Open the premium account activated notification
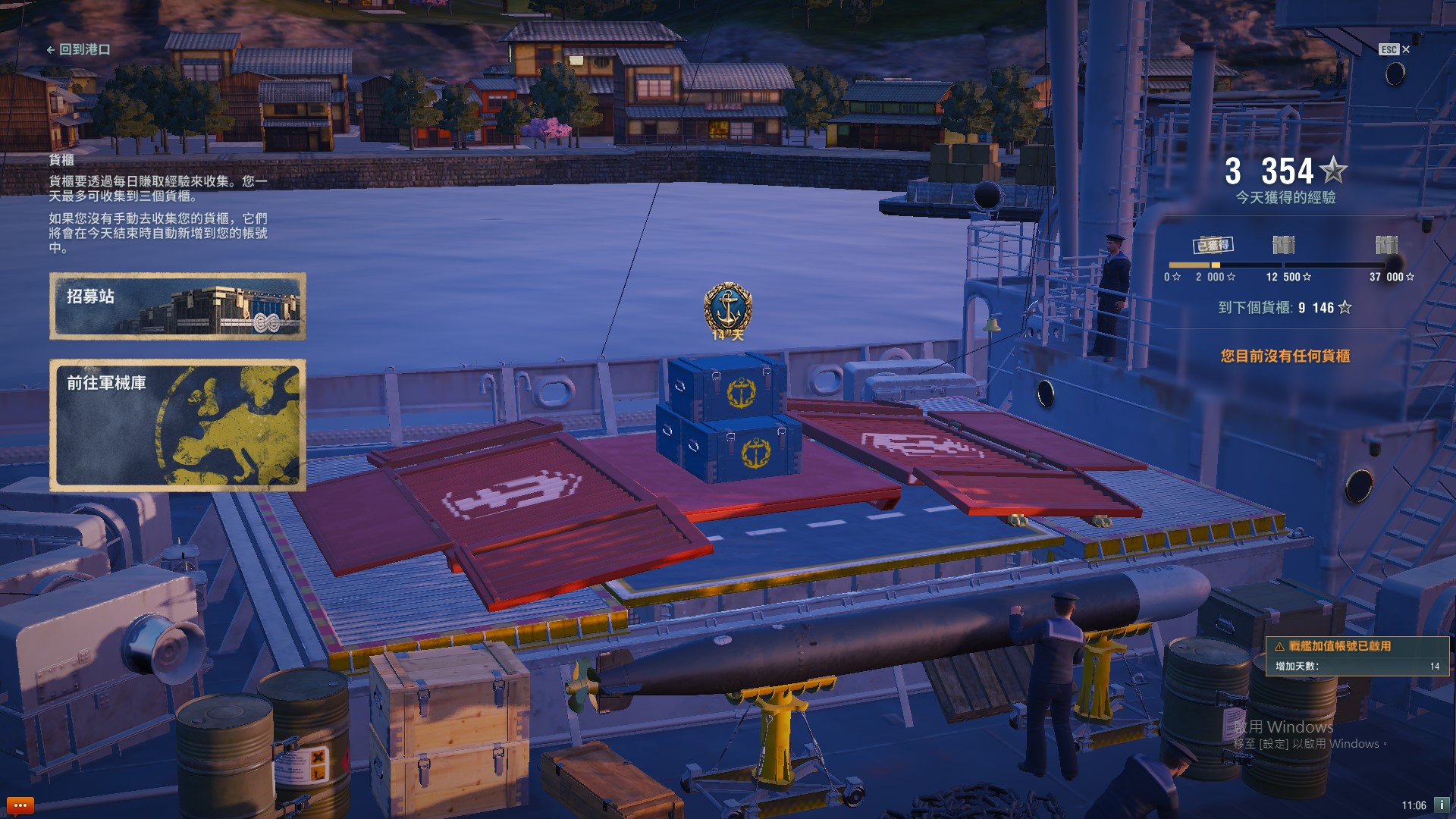This screenshot has height=819, width=1456. 1357,656
